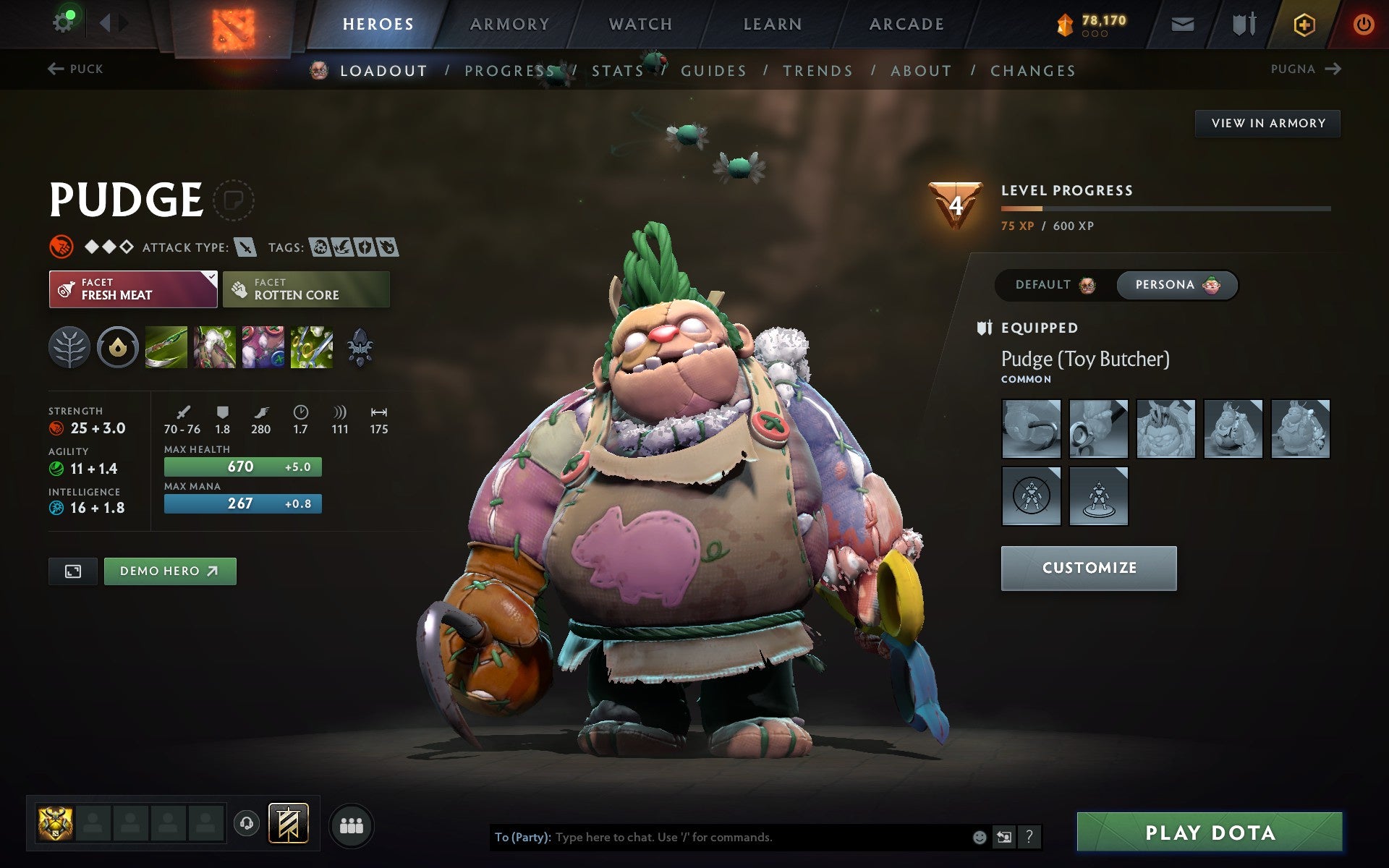Select the Rotten Core facet

[306, 289]
